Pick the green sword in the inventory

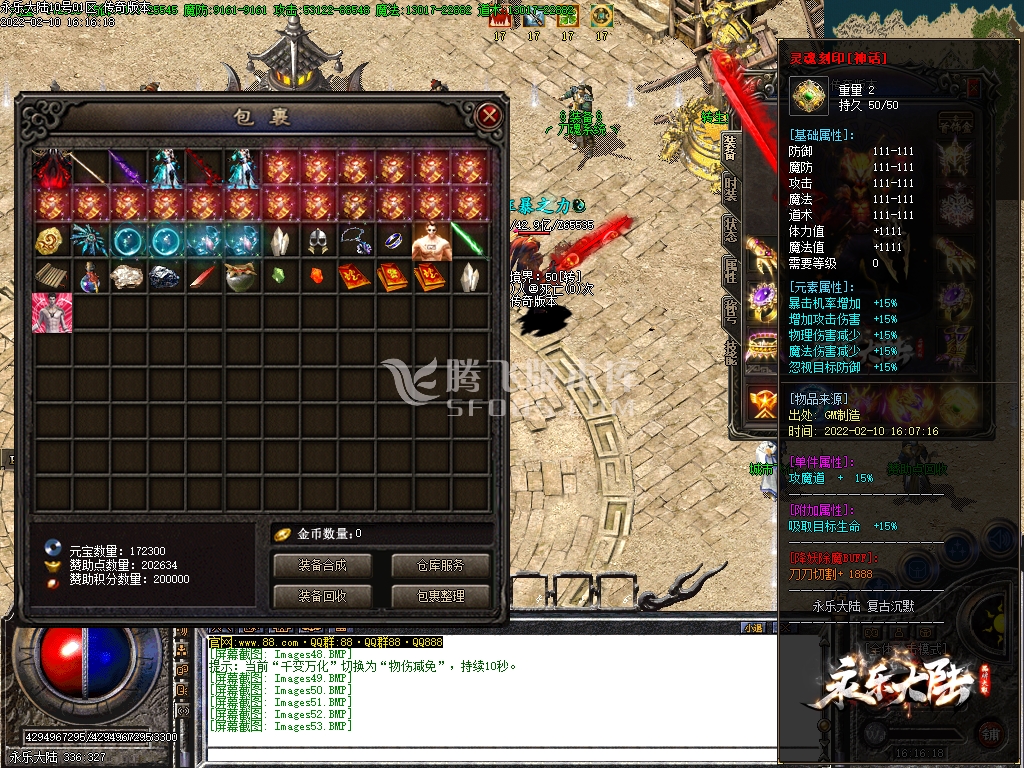point(470,241)
